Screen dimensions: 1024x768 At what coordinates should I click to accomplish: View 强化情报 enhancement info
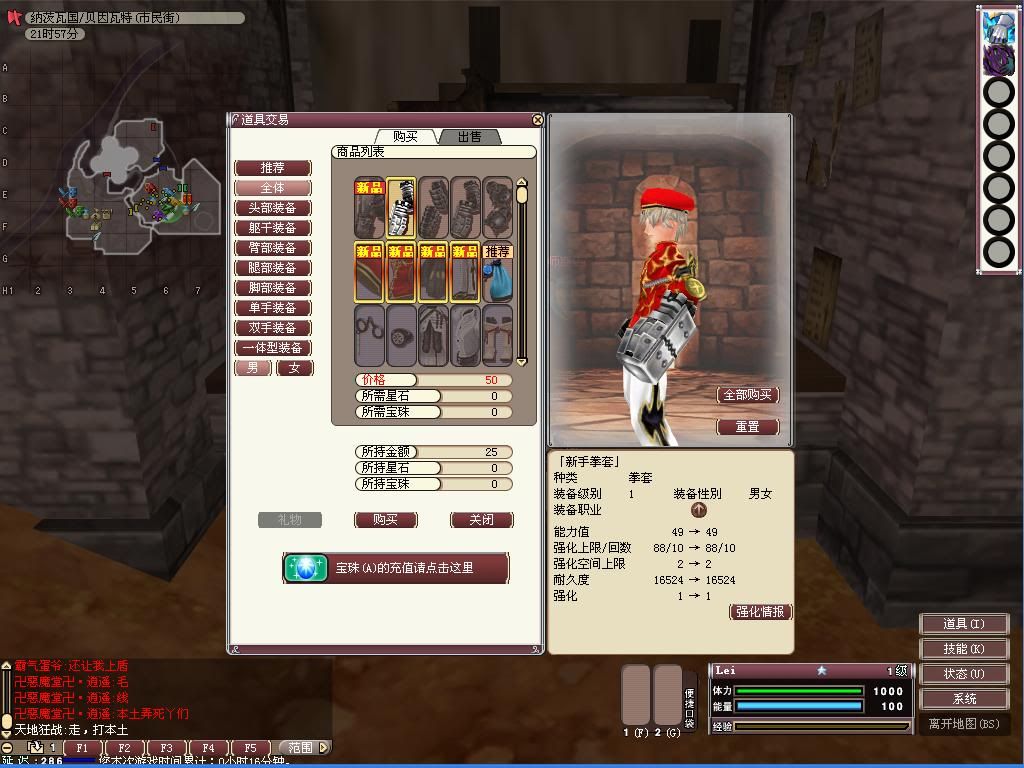[760, 612]
